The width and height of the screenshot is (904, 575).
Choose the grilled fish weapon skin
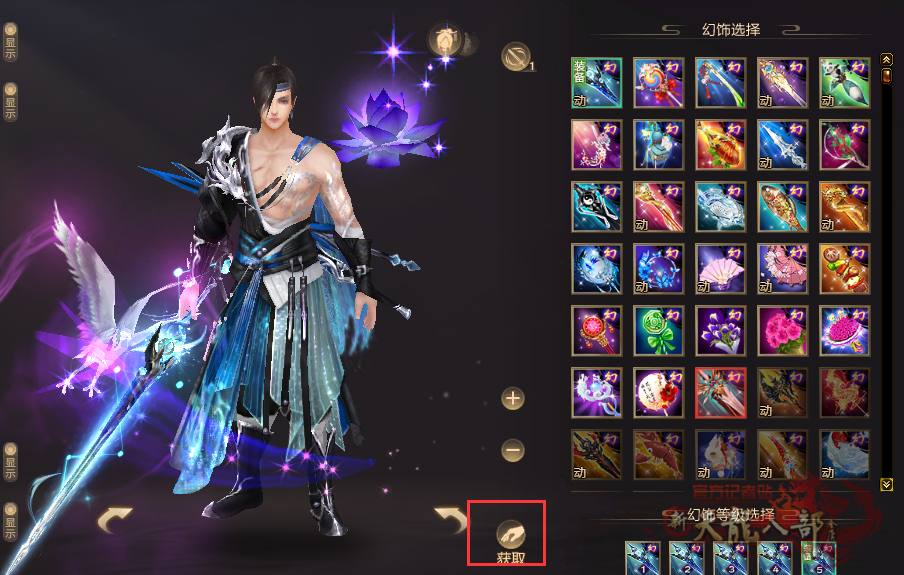point(782,206)
